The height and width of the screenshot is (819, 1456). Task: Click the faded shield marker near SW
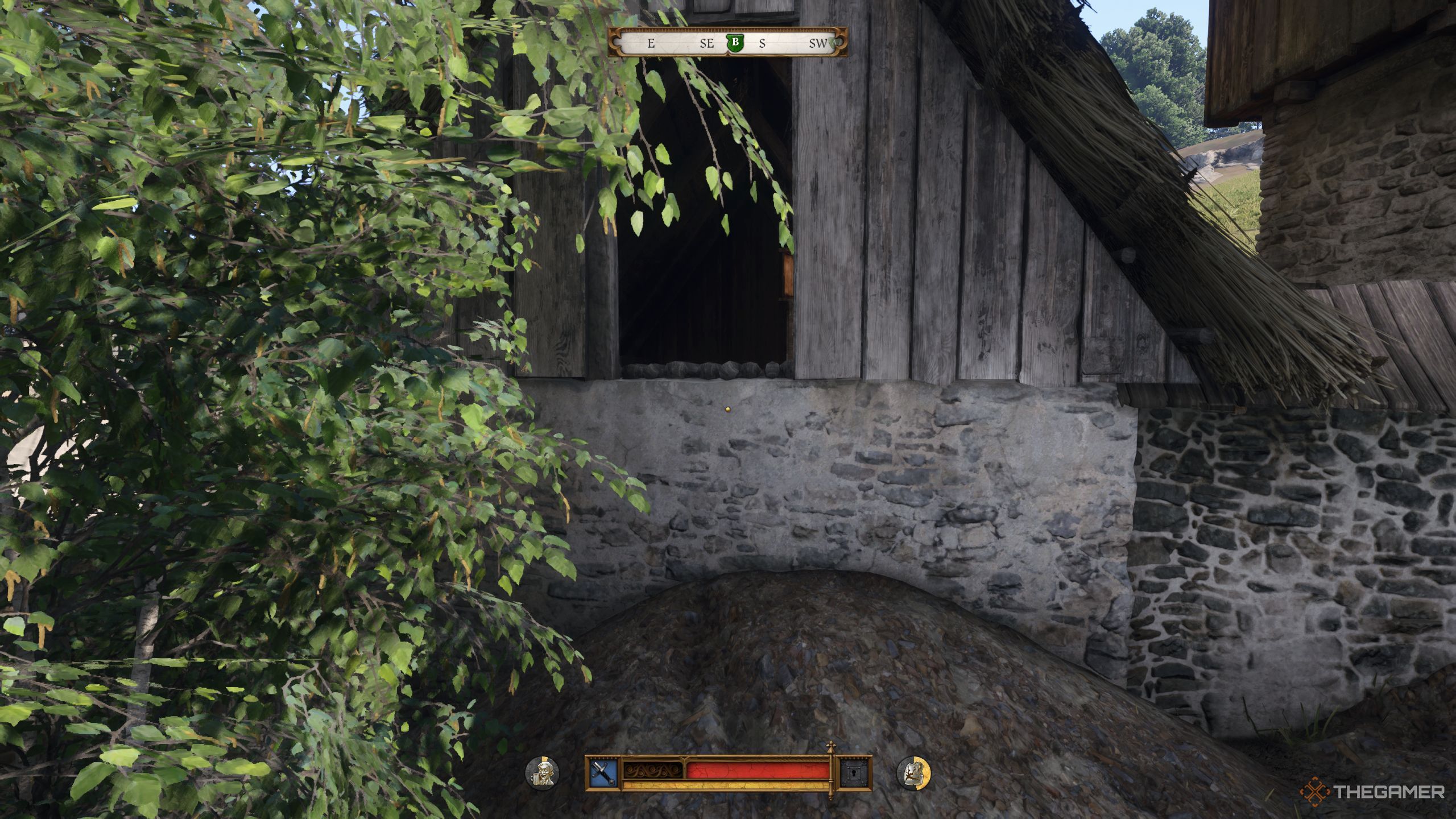click(x=833, y=42)
